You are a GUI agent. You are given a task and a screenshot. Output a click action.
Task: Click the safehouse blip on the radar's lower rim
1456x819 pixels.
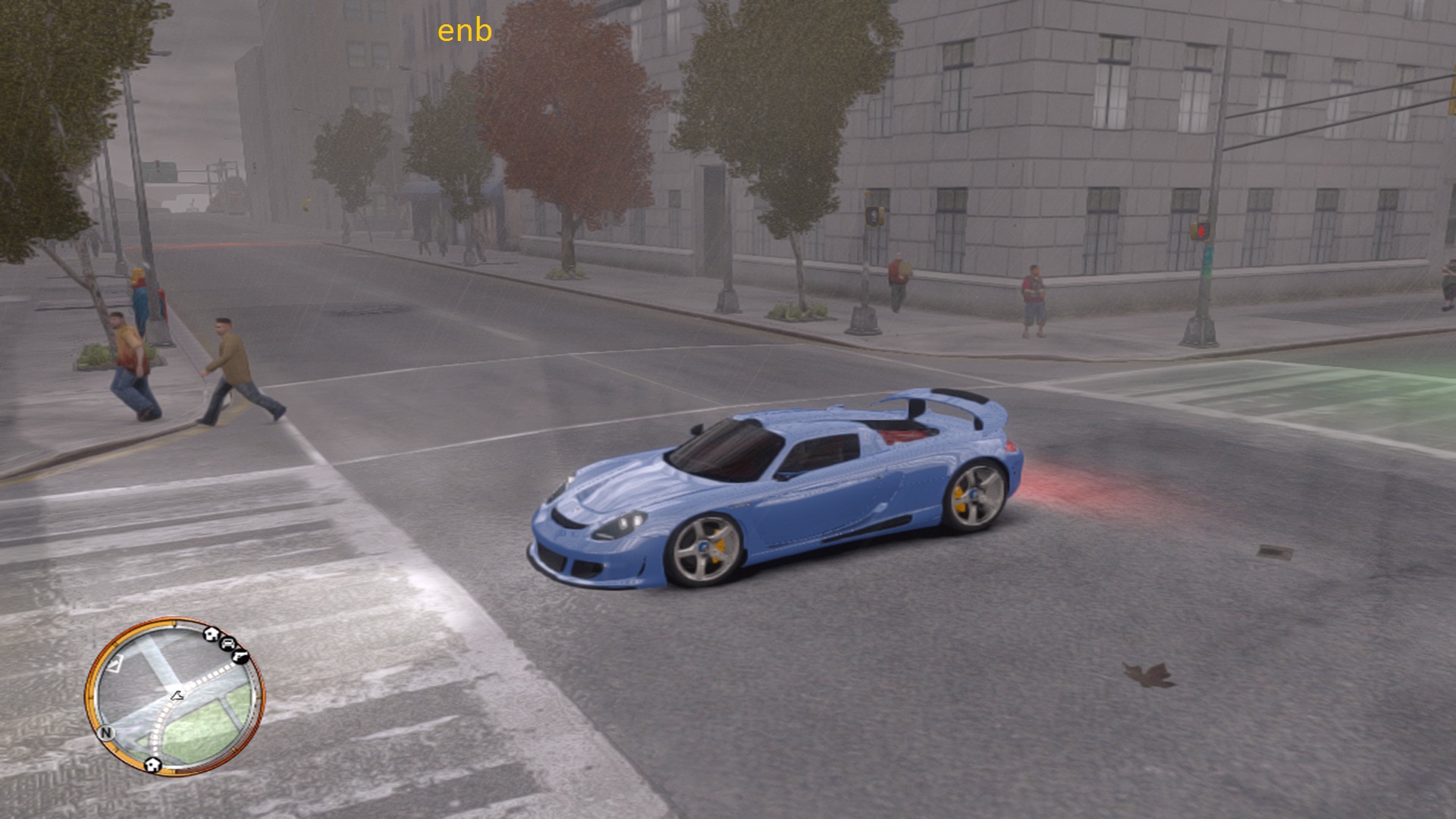point(152,763)
